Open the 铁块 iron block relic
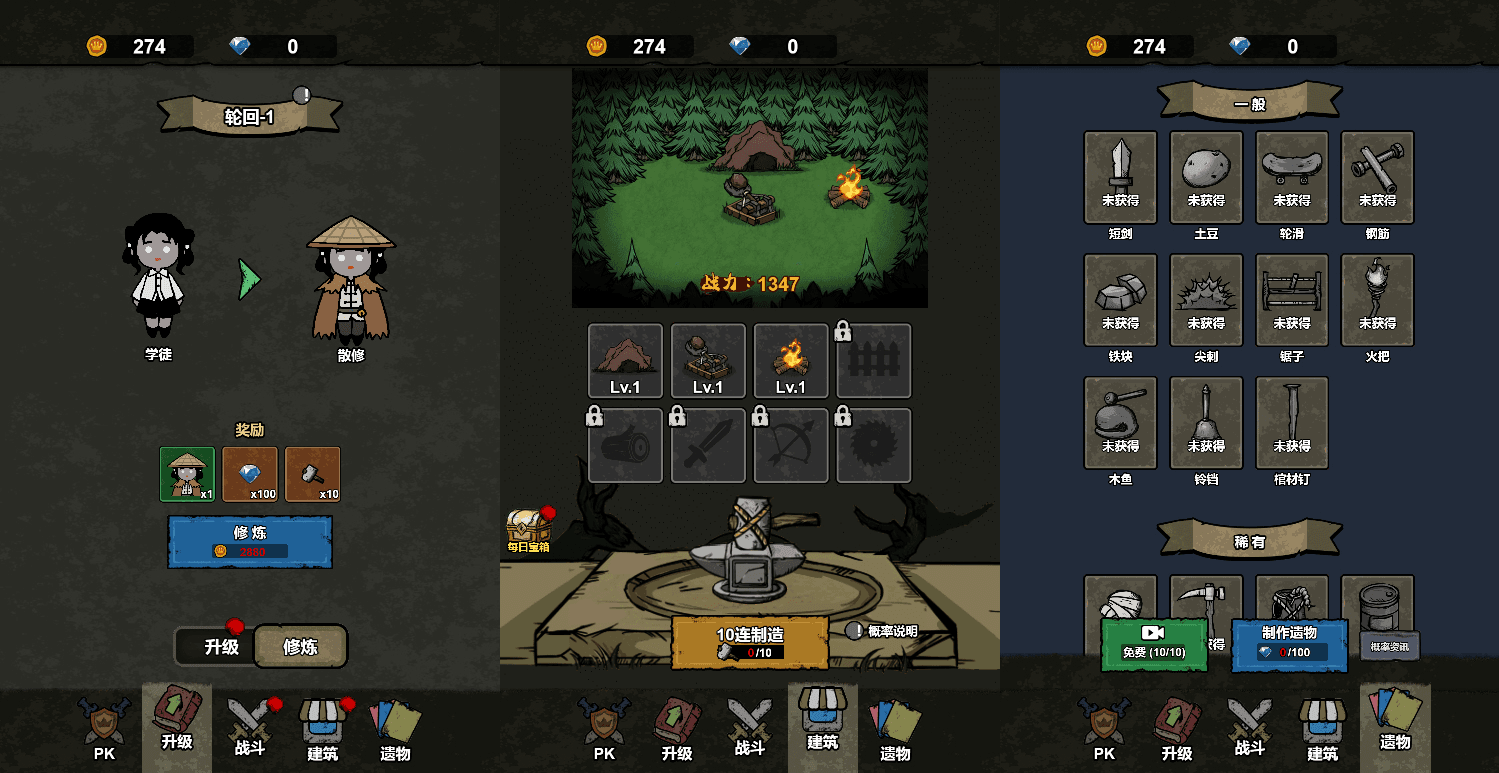 pos(1120,300)
